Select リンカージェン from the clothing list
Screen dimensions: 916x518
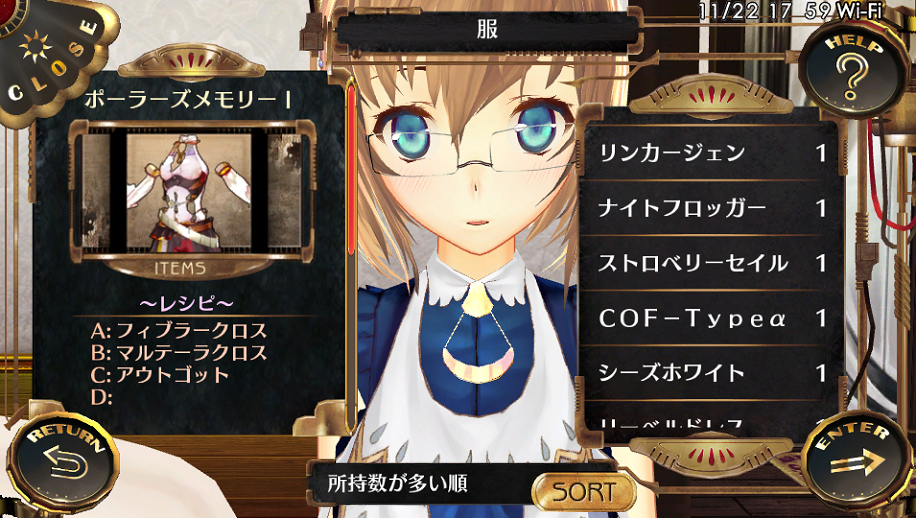click(x=712, y=154)
